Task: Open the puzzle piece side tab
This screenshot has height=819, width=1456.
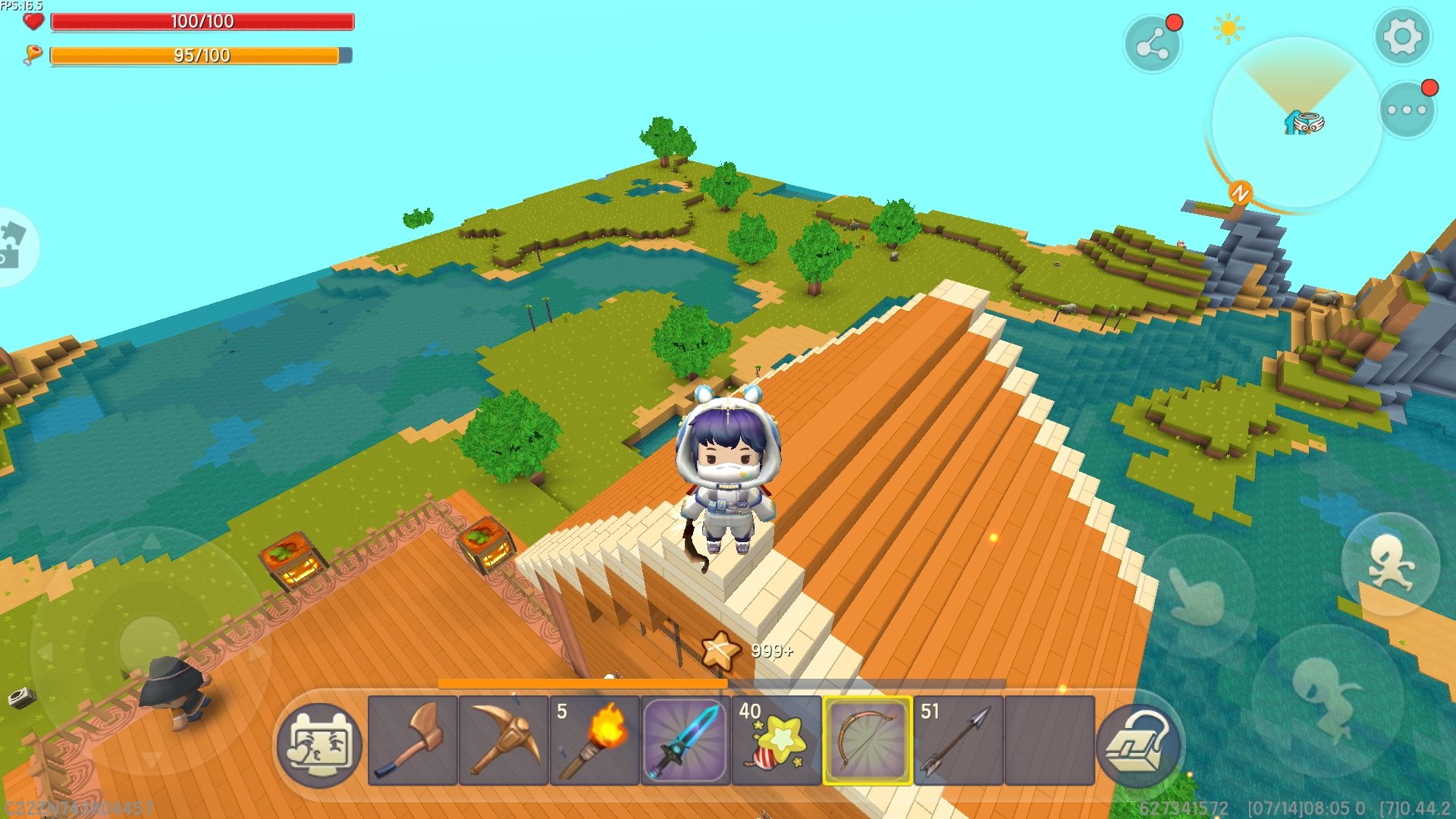Action: click(x=14, y=246)
